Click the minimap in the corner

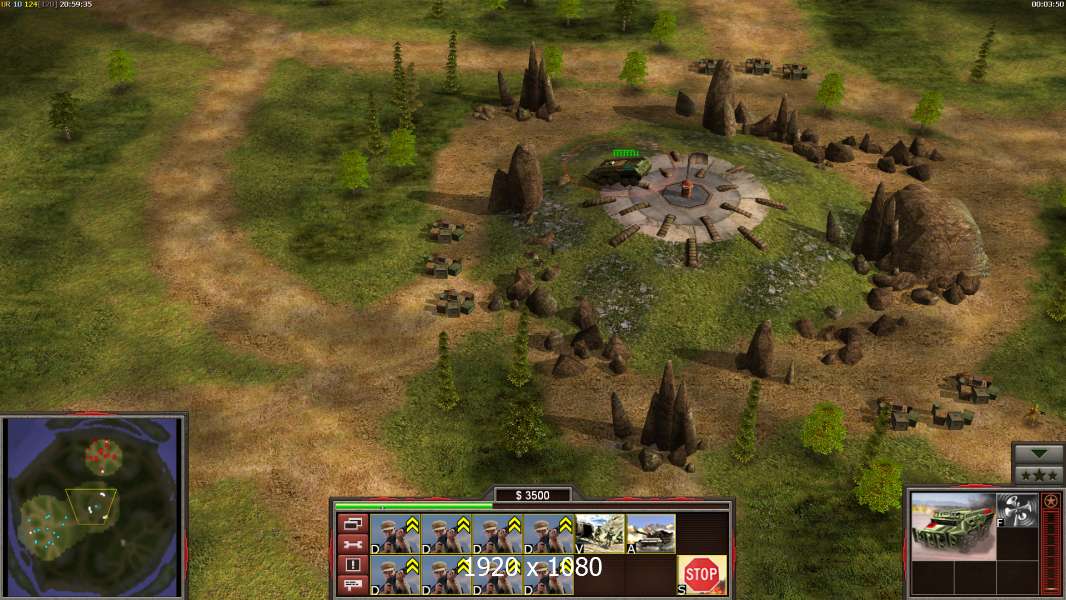(93, 506)
